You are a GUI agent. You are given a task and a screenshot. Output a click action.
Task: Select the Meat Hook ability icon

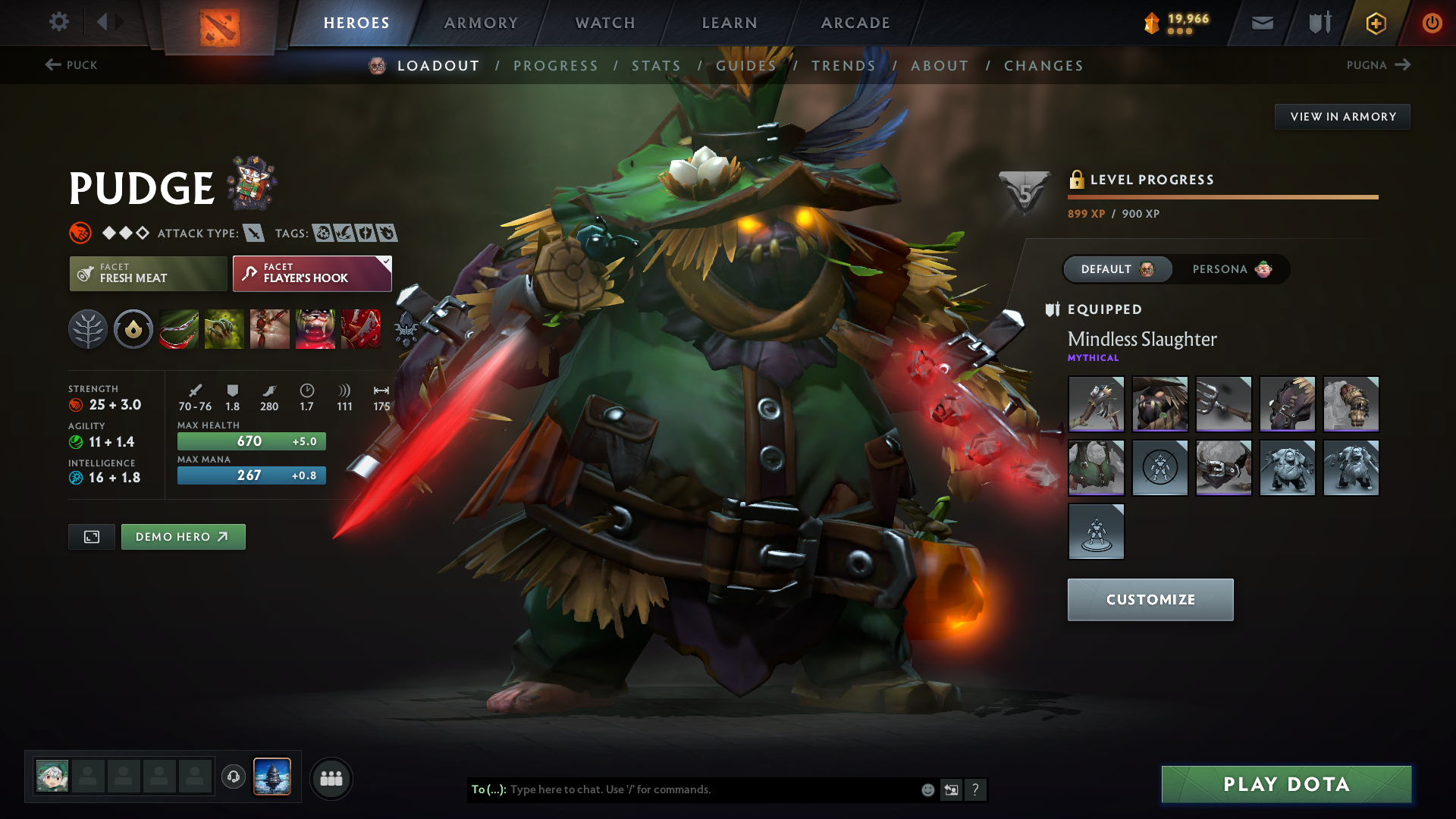(179, 329)
